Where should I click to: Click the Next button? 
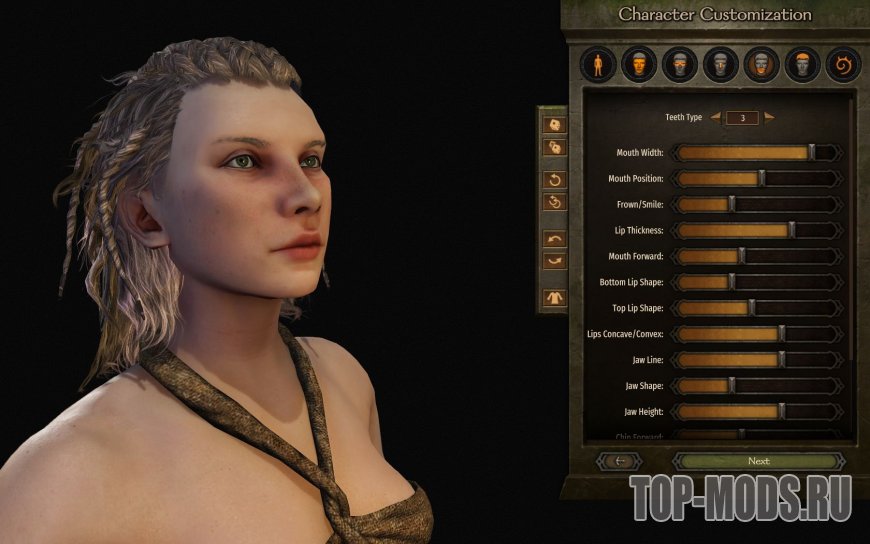[x=758, y=461]
